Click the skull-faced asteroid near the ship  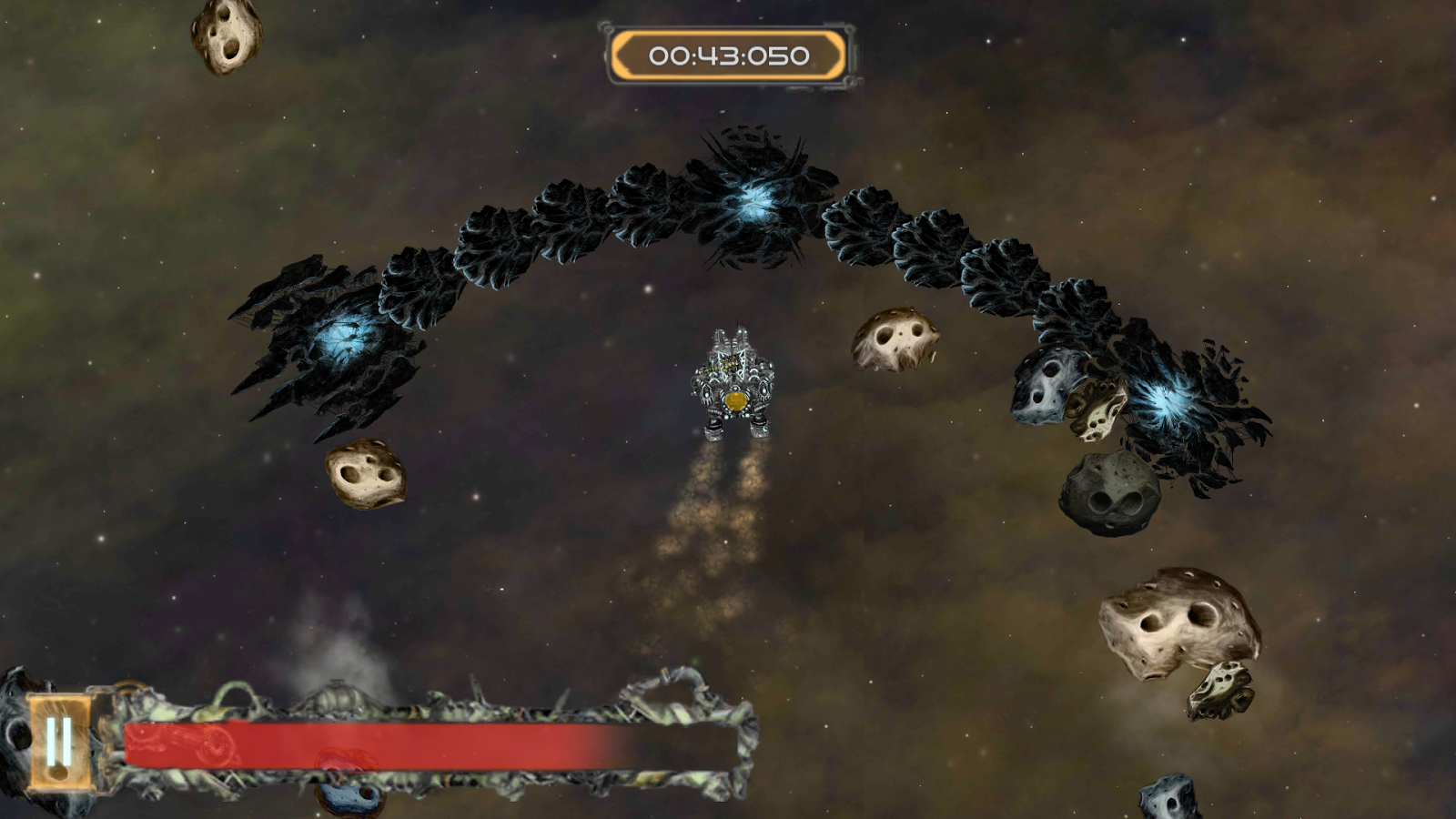[896, 341]
